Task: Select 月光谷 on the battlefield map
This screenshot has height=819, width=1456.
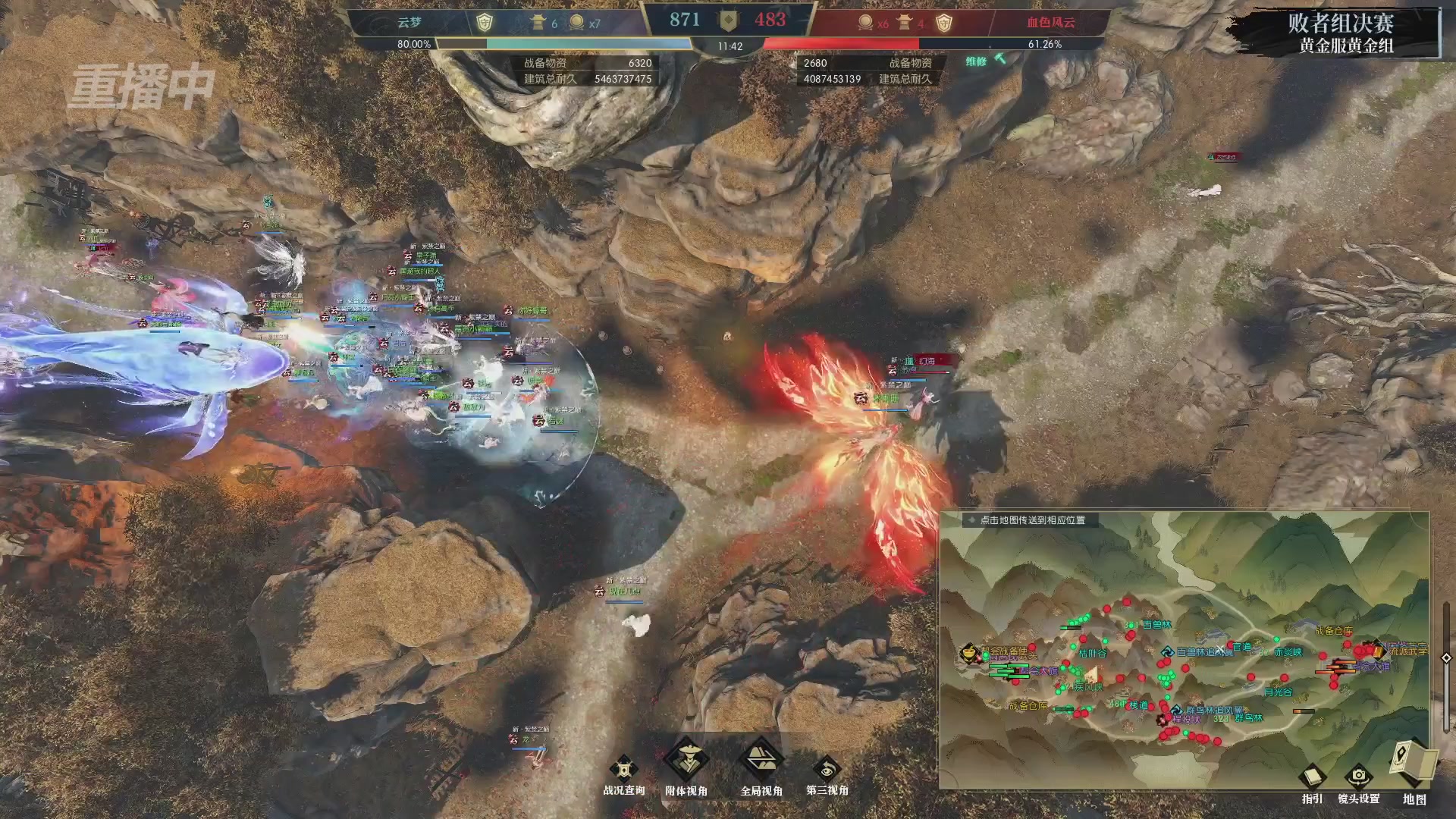Action: [x=1278, y=692]
